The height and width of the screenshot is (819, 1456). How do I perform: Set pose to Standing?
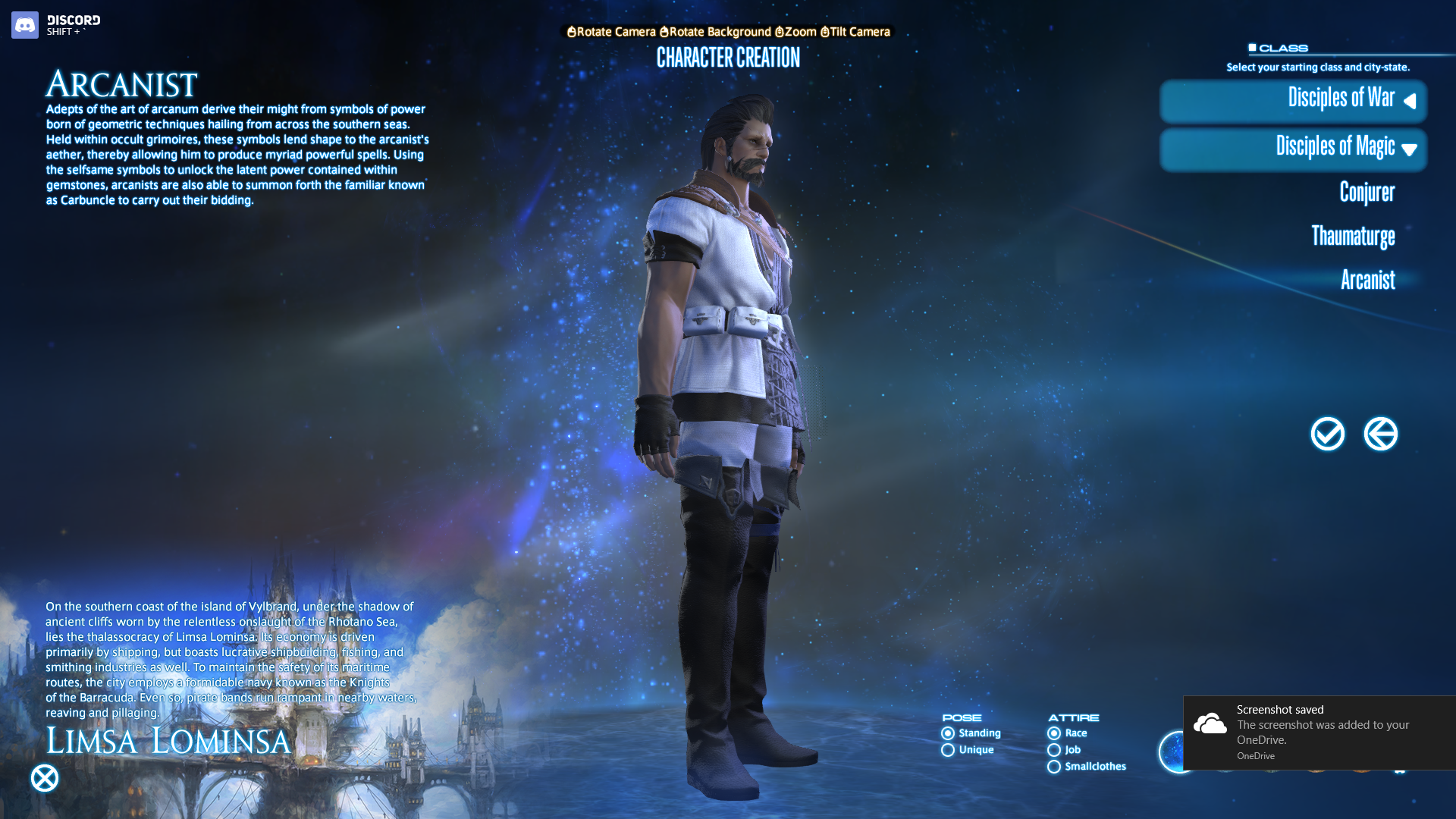click(948, 733)
